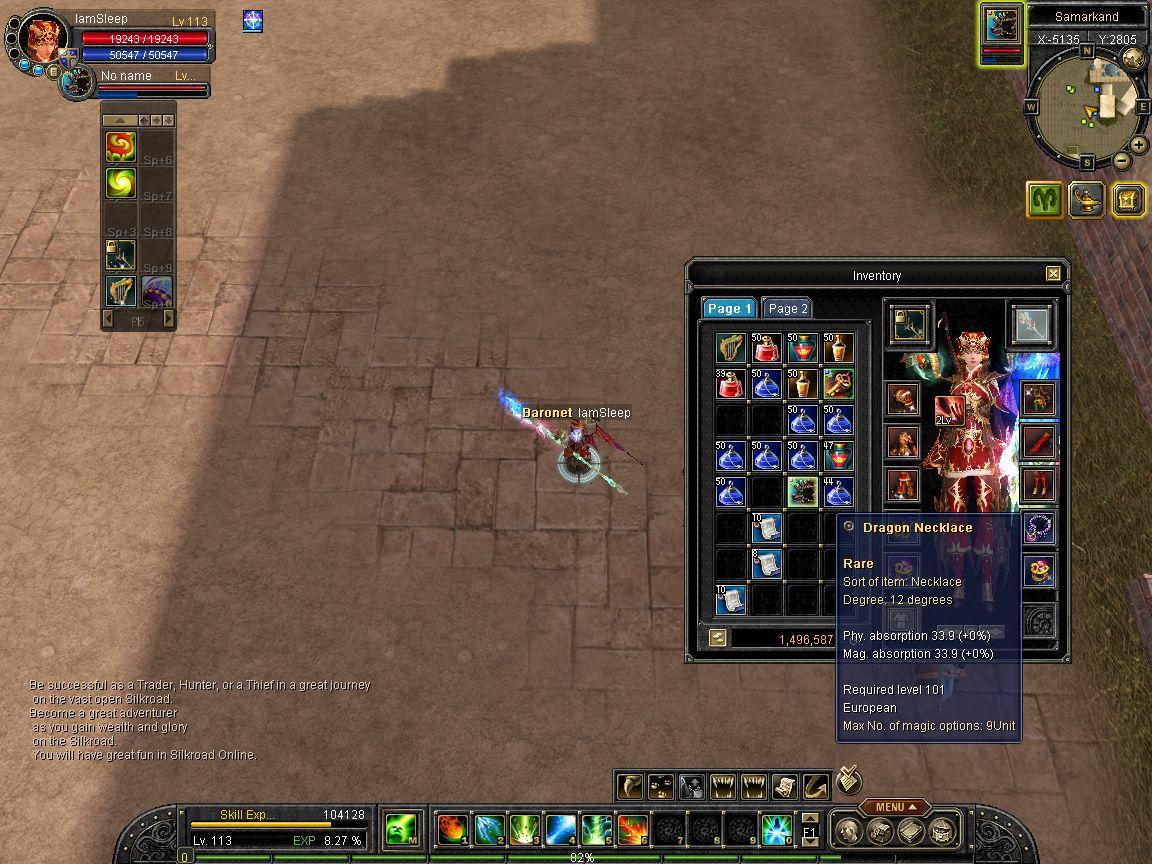Screen dimensions: 1152x864
Task: Click the green ram horns icon
Action: tap(1045, 200)
